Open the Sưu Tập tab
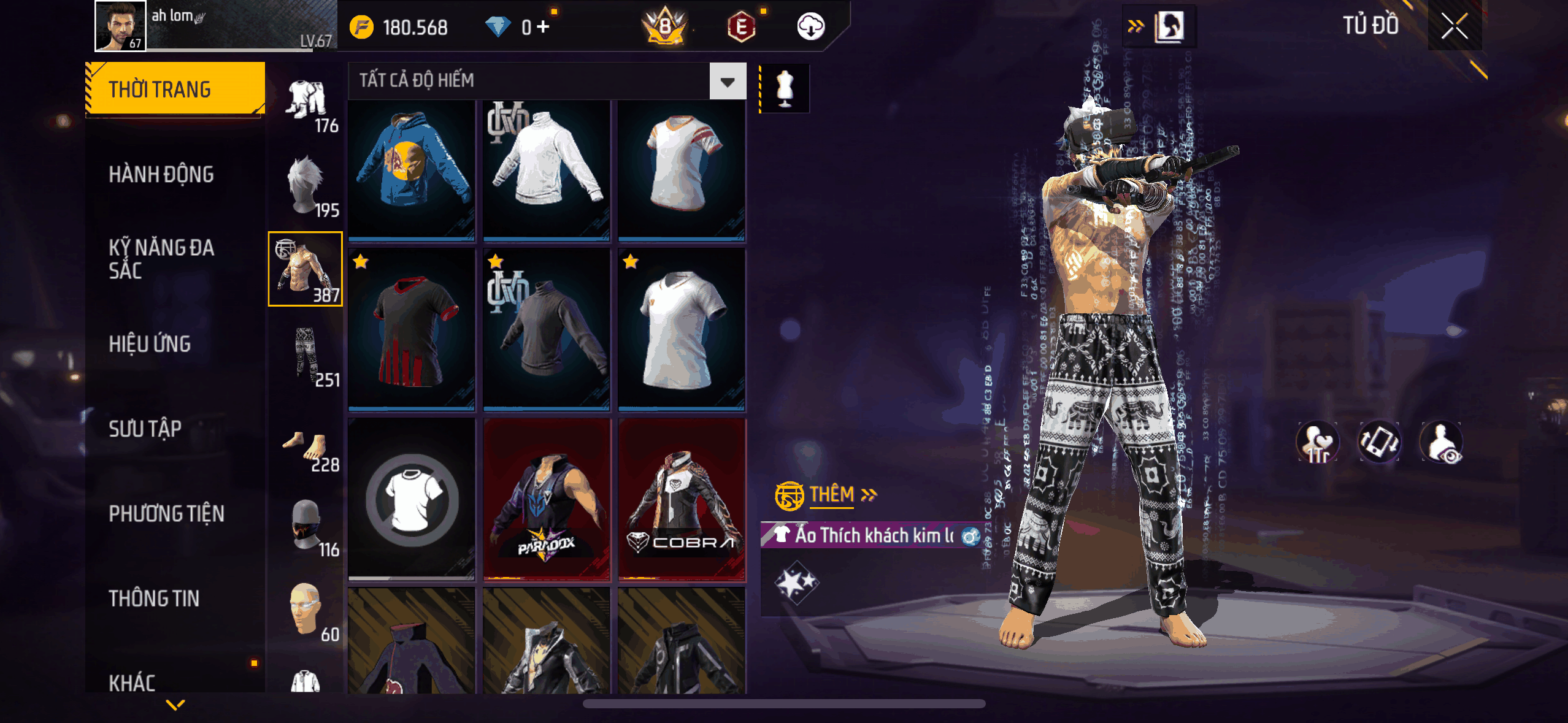This screenshot has height=723, width=1568. click(145, 429)
